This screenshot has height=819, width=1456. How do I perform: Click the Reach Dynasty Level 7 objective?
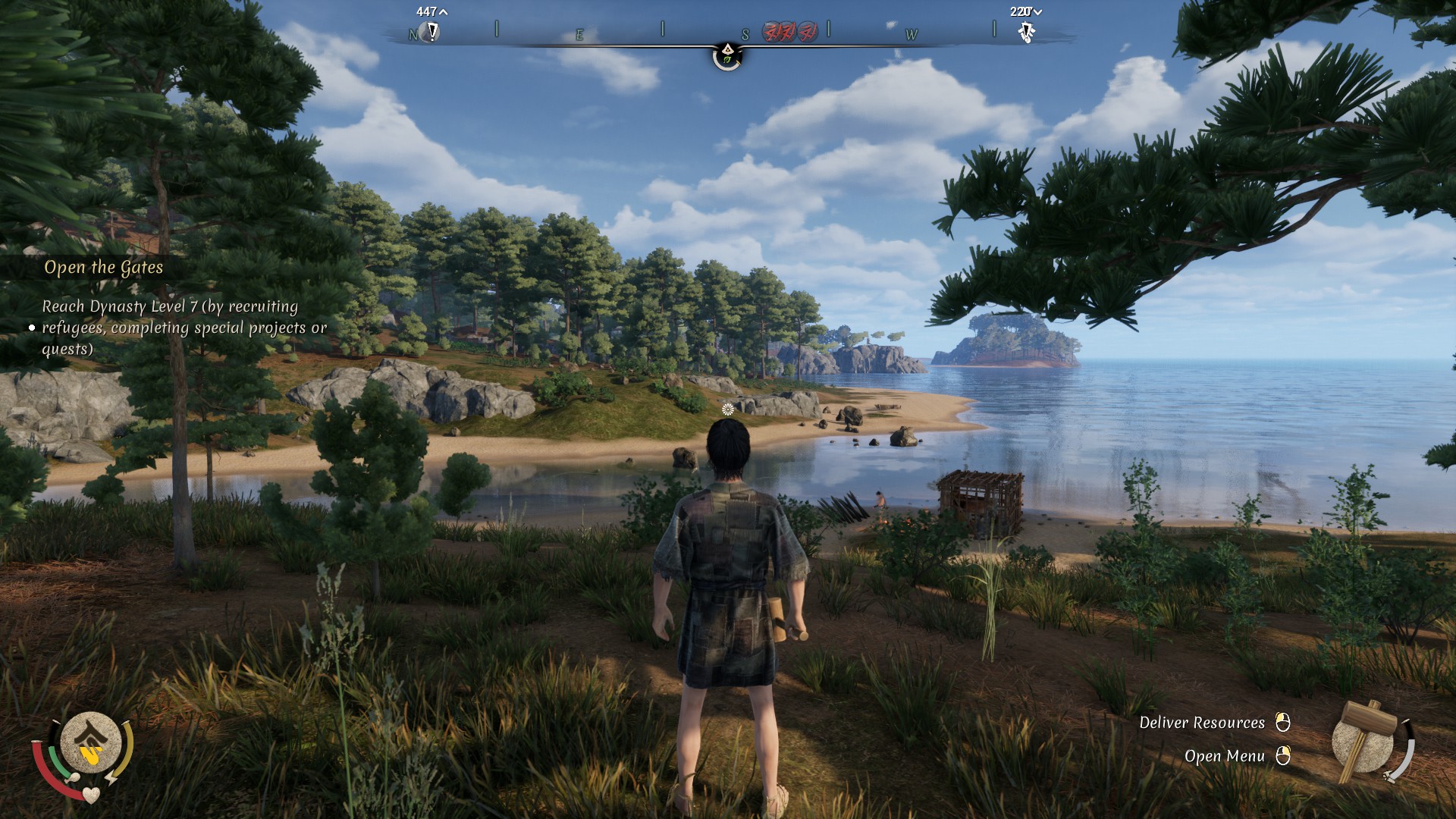pyautogui.click(x=184, y=328)
